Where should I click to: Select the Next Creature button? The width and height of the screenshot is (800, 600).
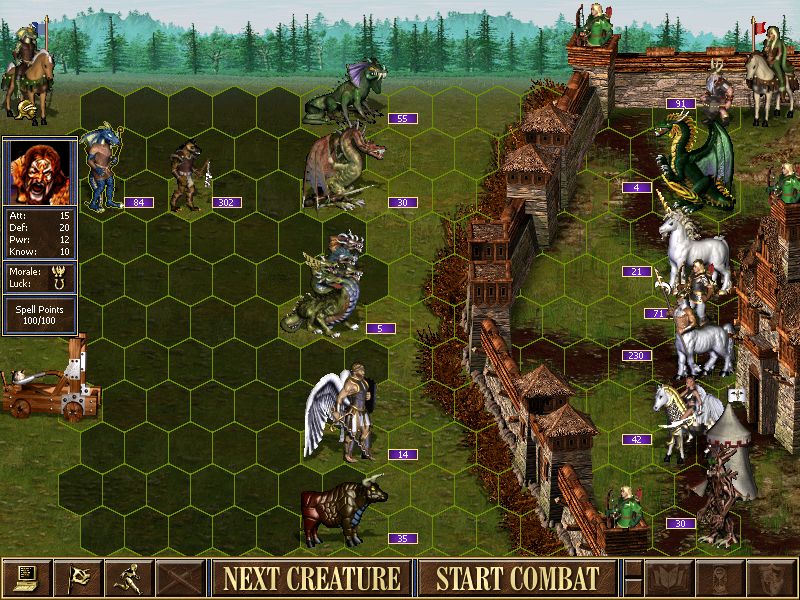[311, 578]
